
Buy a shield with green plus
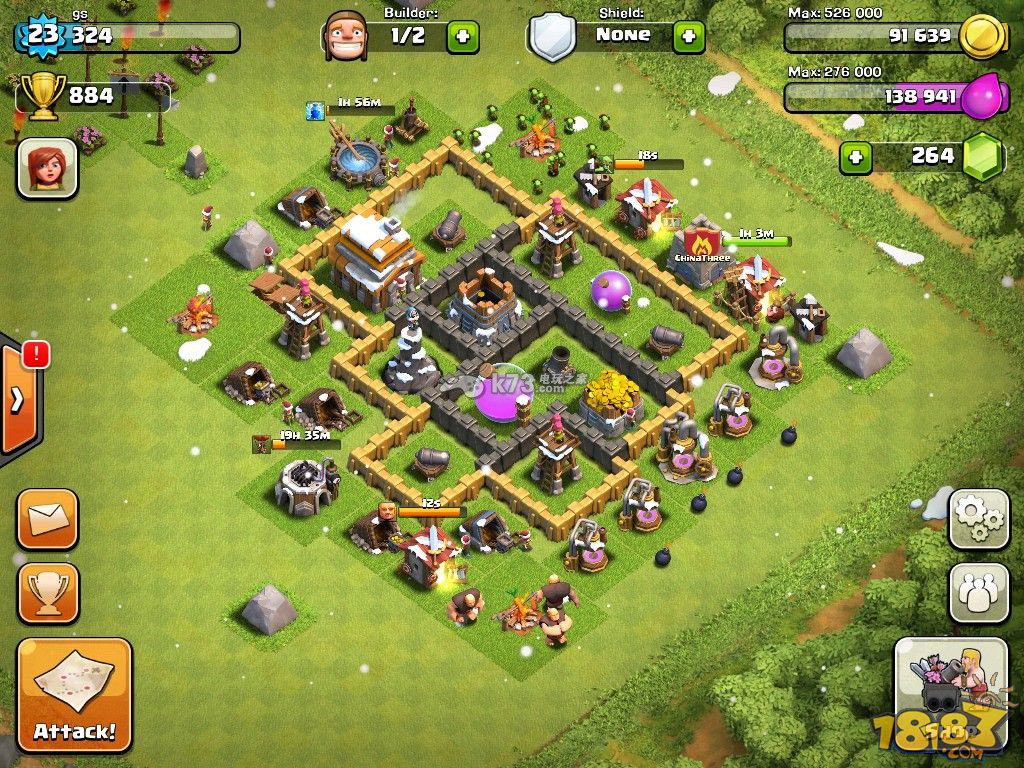[688, 37]
